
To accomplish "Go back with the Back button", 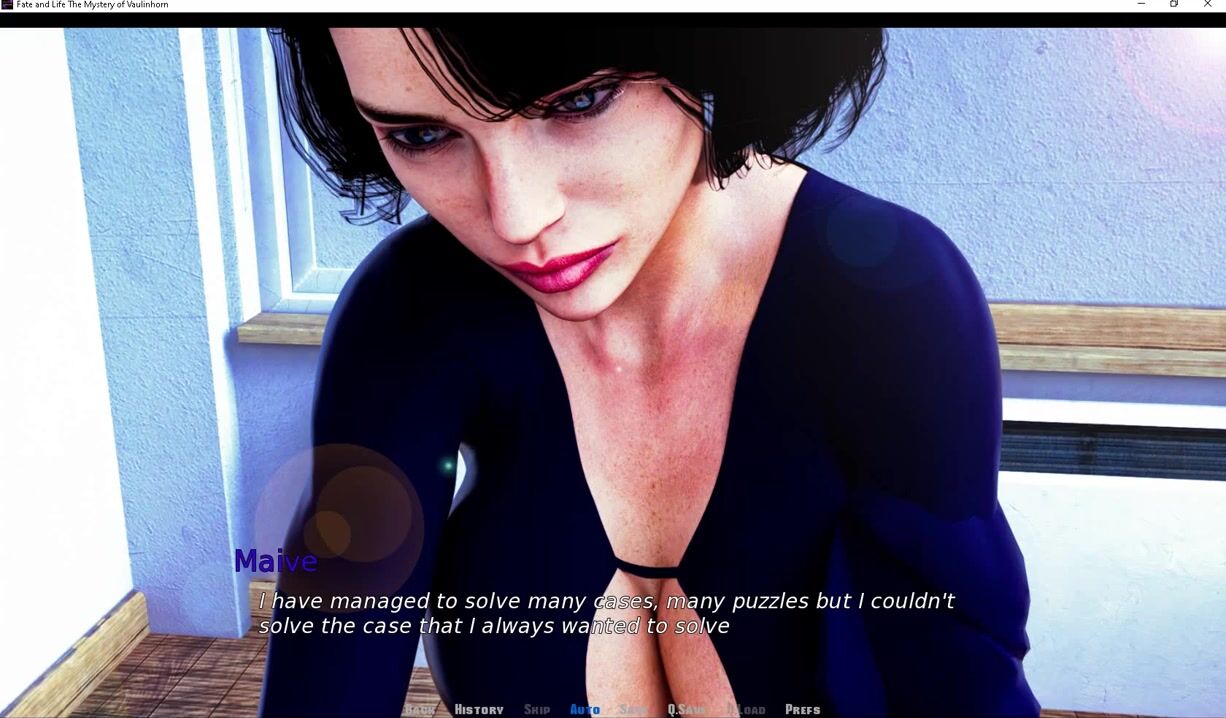I will coord(421,709).
